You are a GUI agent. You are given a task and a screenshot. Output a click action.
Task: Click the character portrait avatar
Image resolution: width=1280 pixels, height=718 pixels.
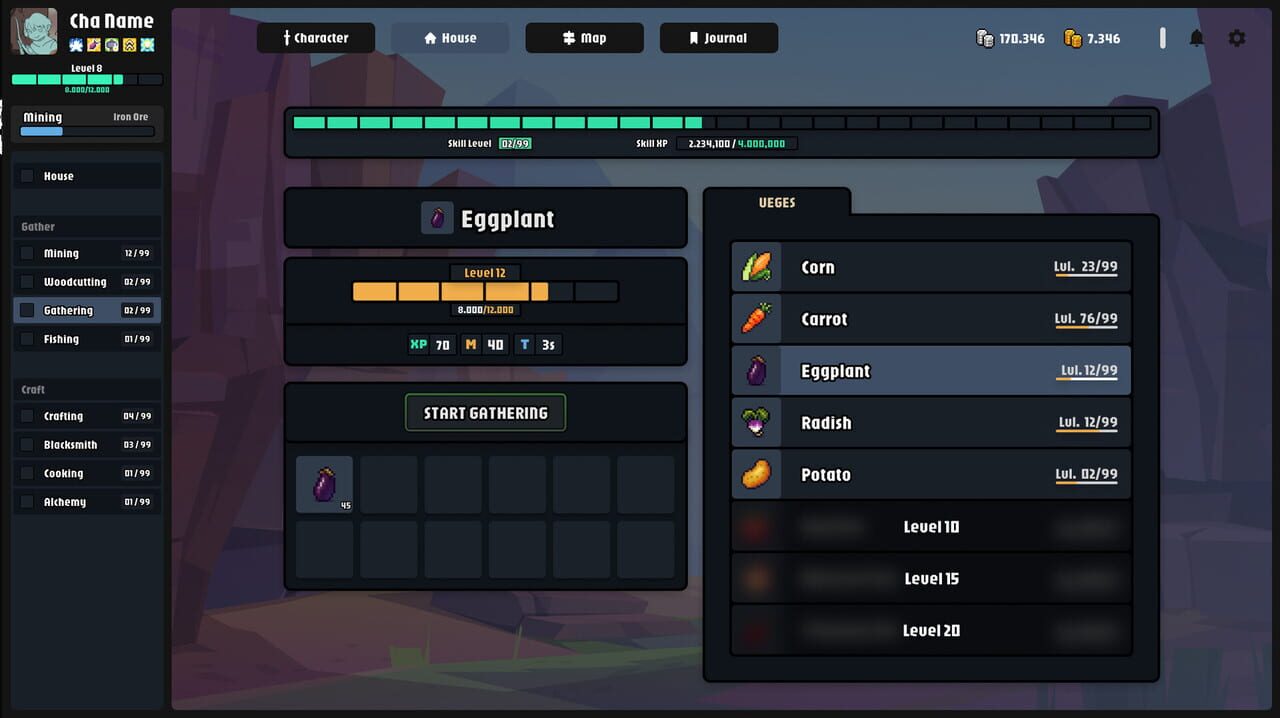33,32
